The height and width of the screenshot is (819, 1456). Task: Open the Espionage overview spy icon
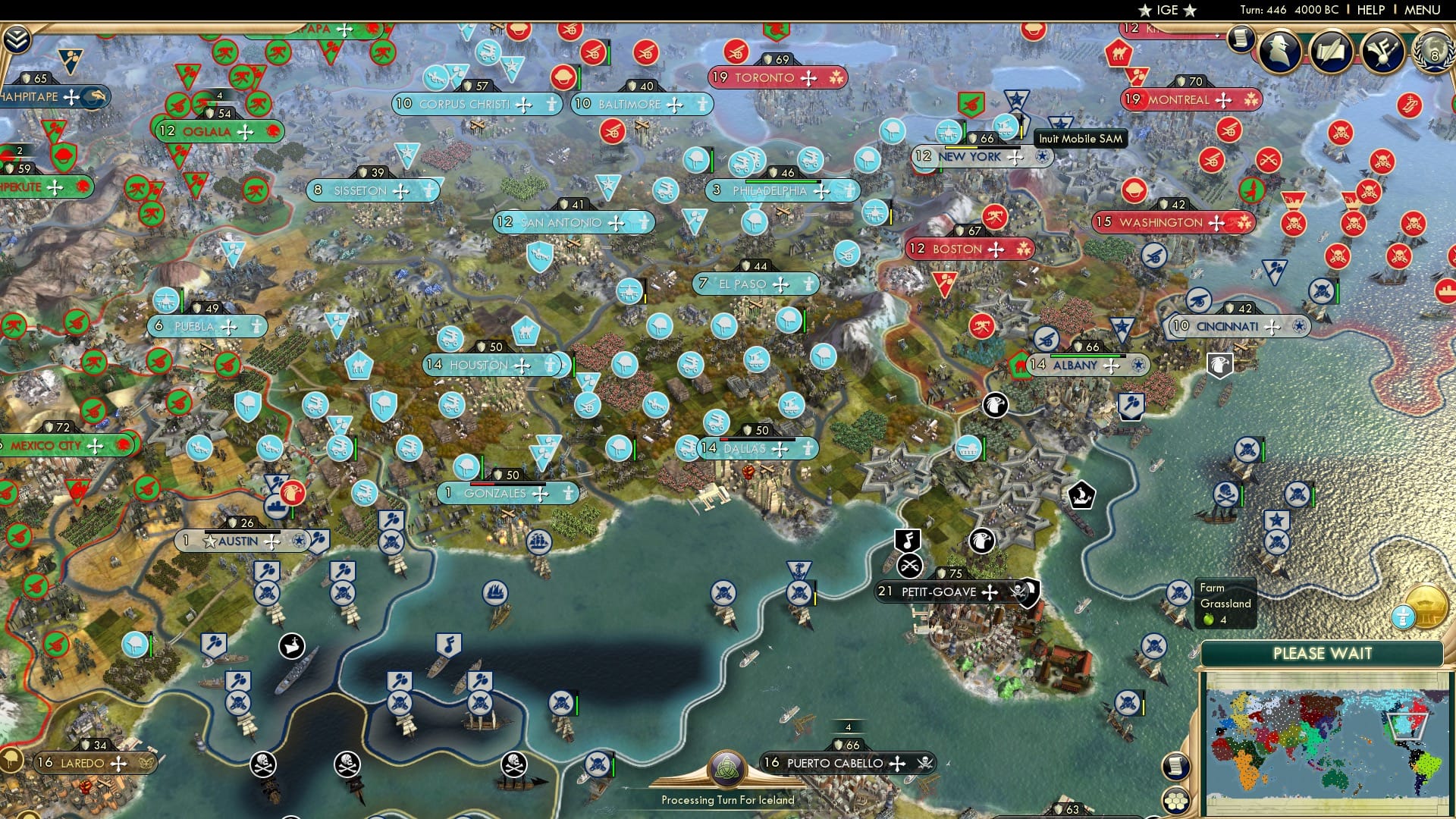pyautogui.click(x=1279, y=51)
